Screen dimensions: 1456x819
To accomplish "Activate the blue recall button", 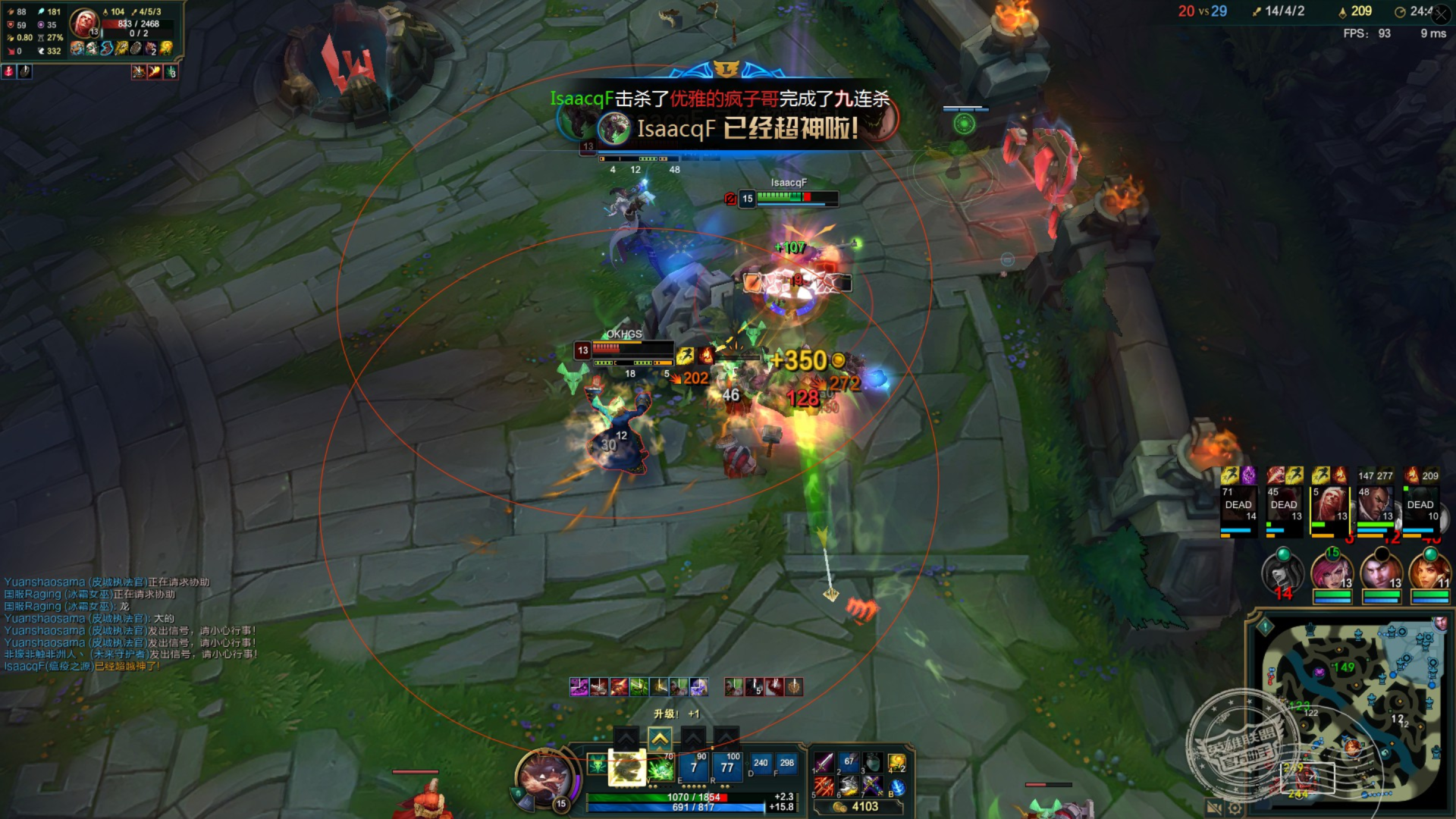I will [897, 786].
